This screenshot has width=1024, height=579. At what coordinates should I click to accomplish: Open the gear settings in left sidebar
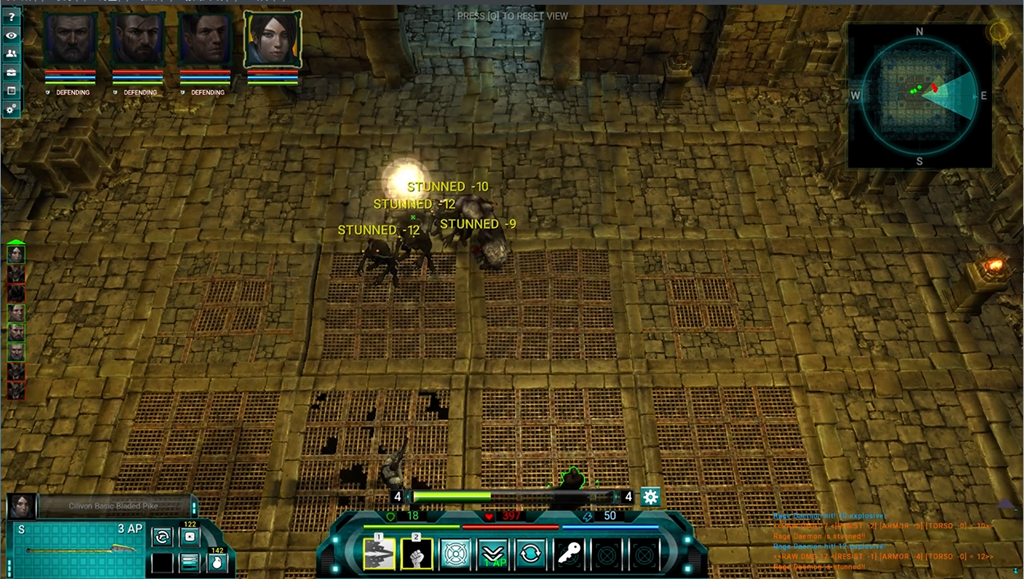coord(11,107)
